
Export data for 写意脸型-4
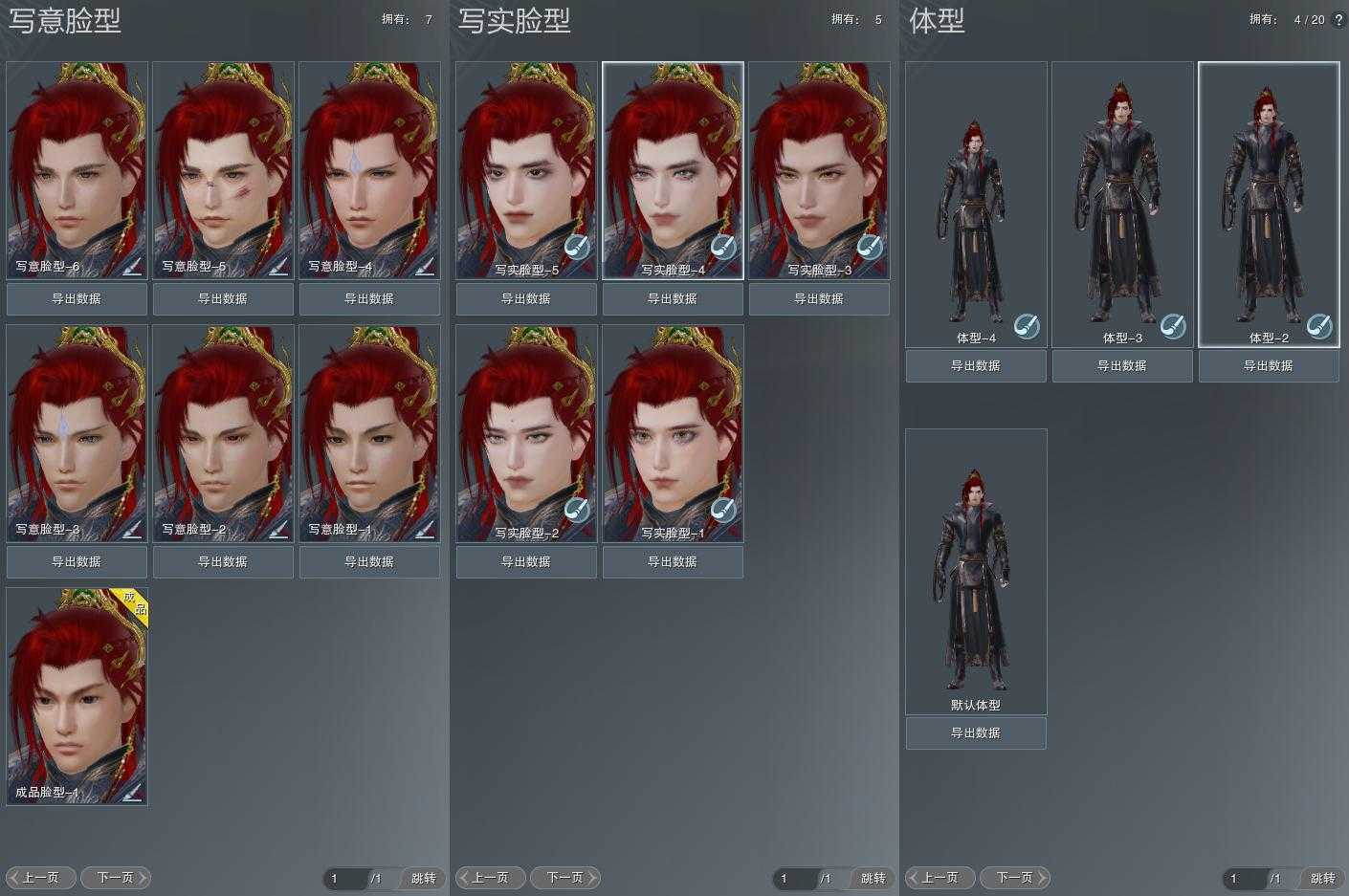(x=369, y=298)
